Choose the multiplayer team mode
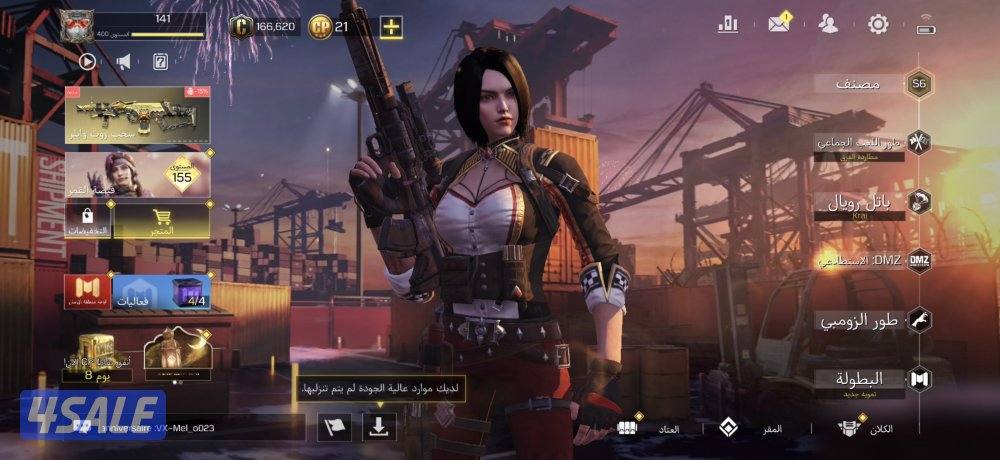 [x=918, y=143]
